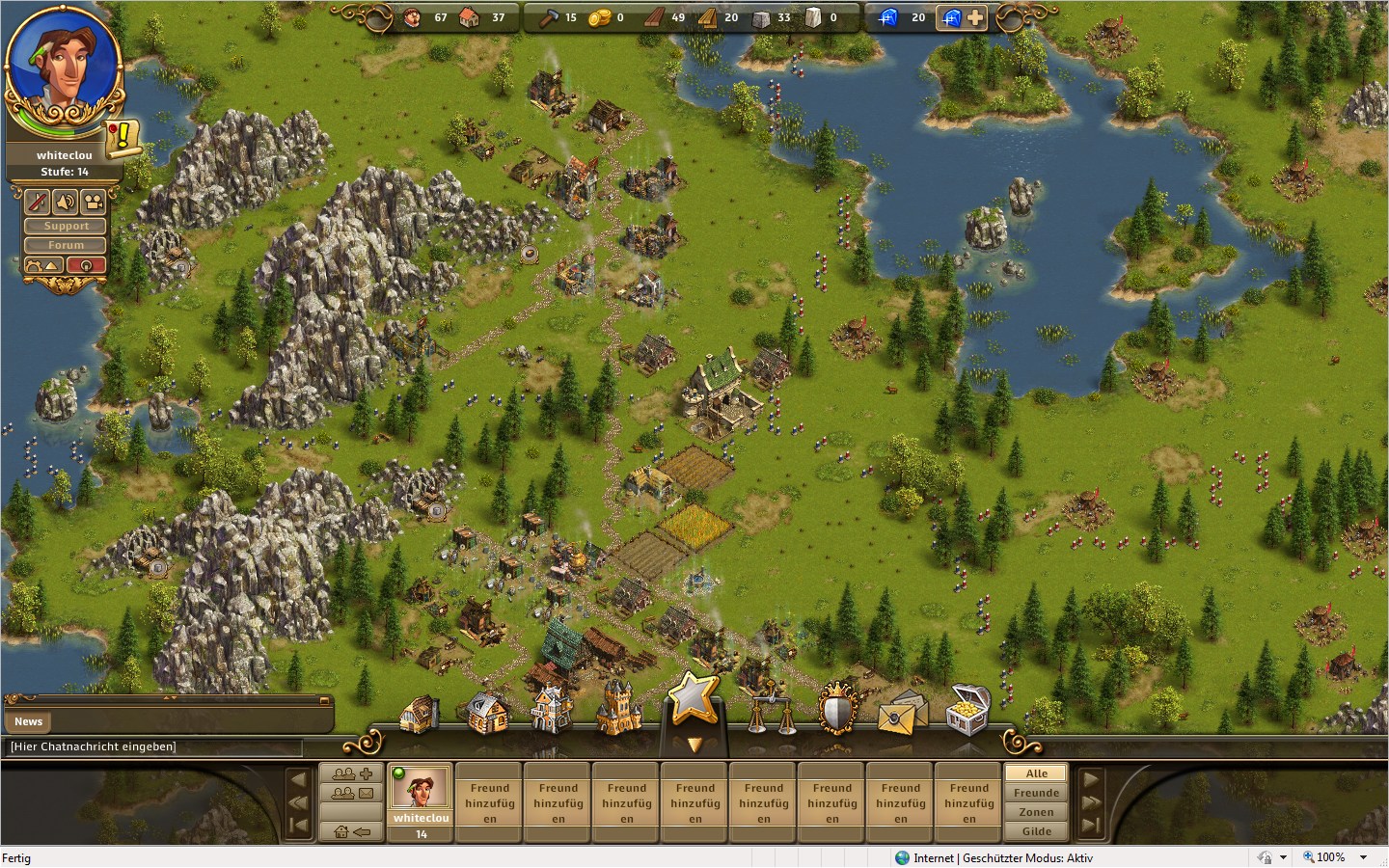Viewport: 1389px width, 868px height.
Task: Open the mail envelopes
Action: 900,714
